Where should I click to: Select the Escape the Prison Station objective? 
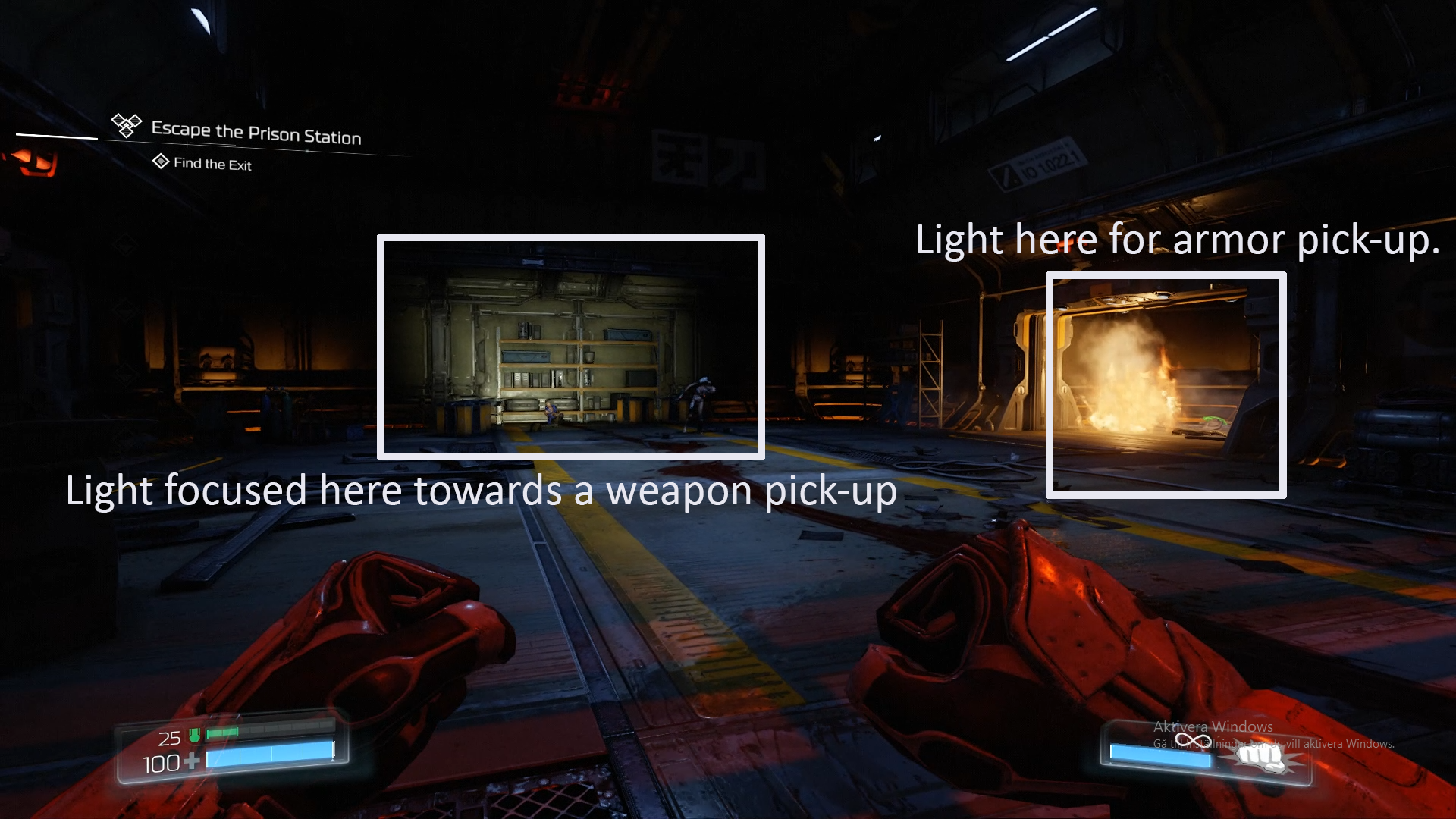(x=256, y=133)
